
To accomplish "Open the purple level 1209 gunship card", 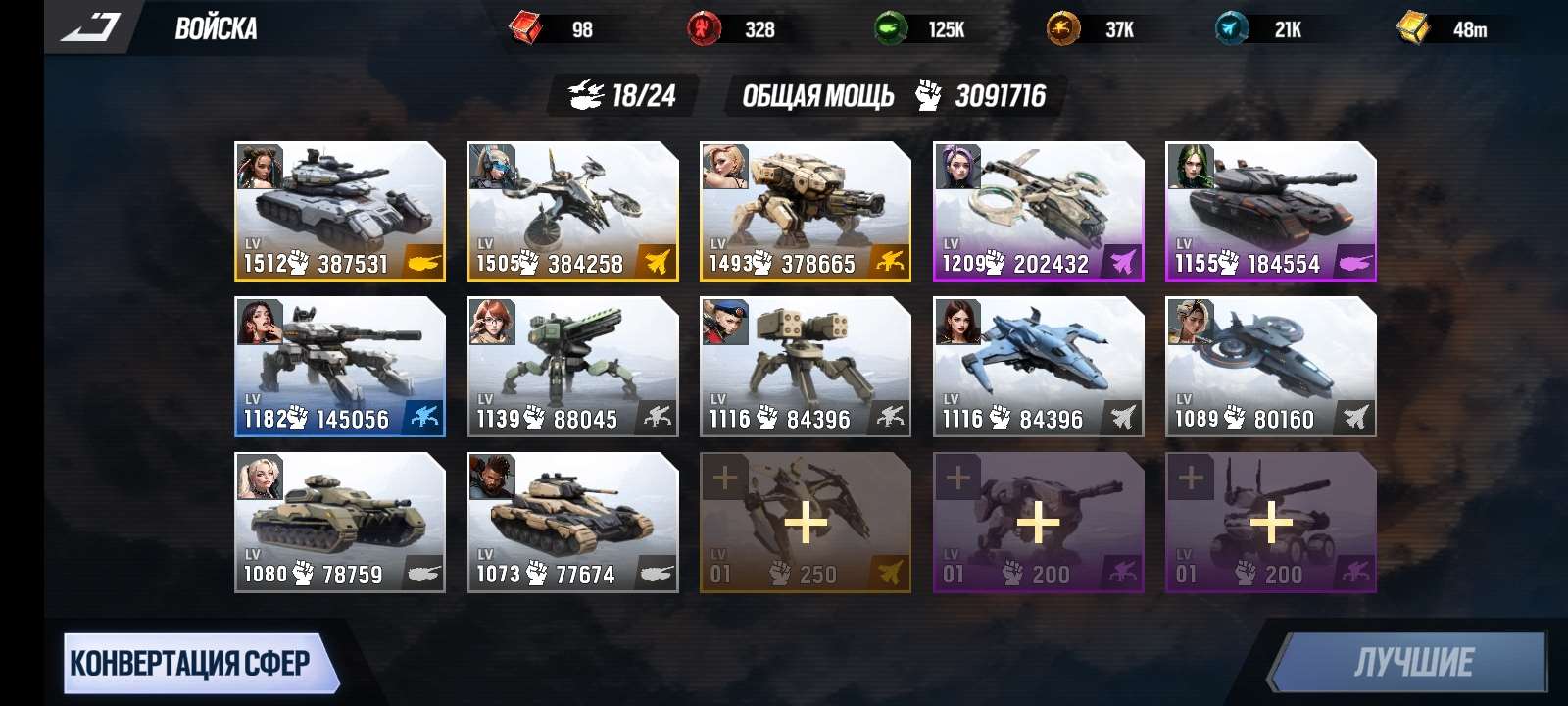I will (1038, 211).
